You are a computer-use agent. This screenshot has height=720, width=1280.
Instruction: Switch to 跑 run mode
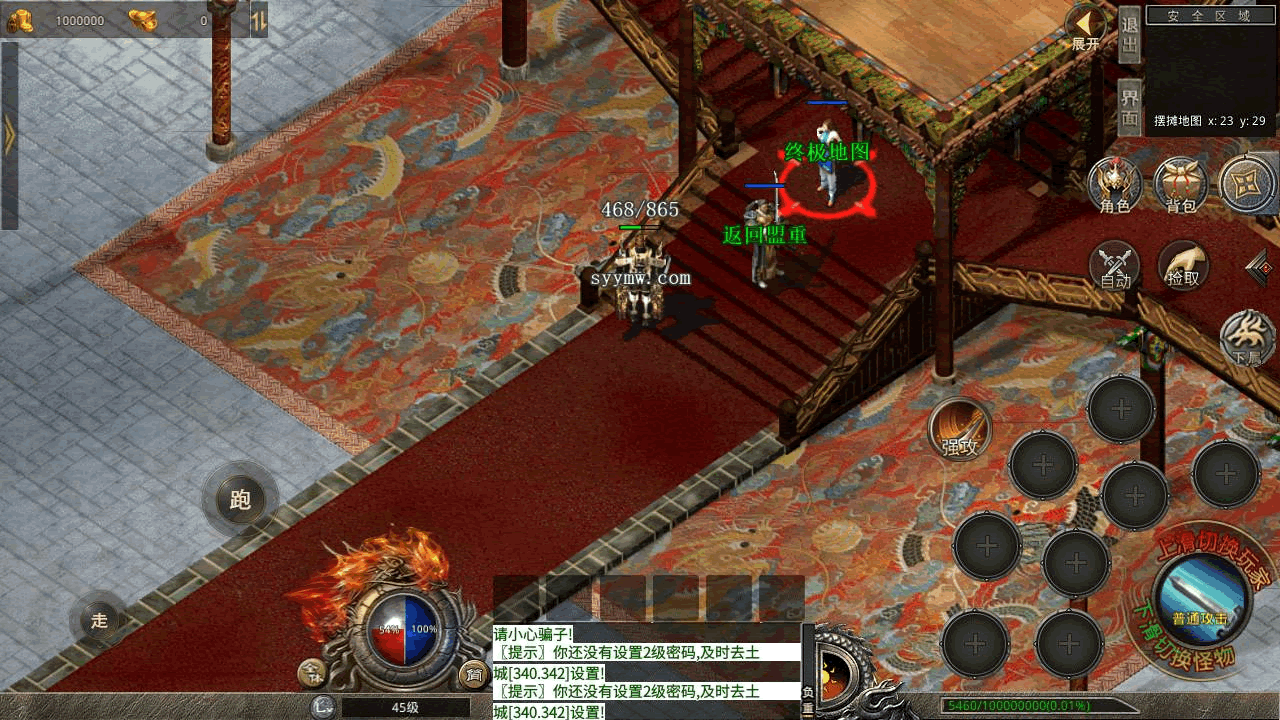pos(240,499)
